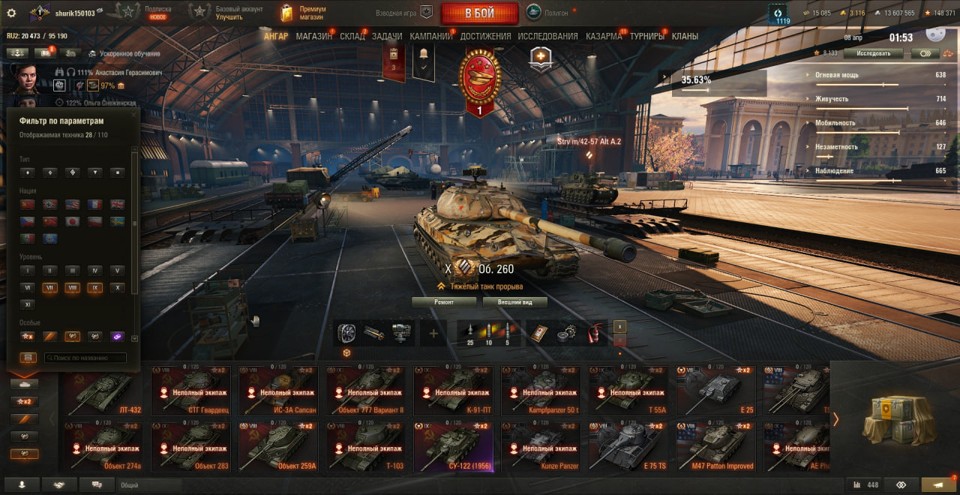Screen dimensions: 960x495
Task: Select the Полигон training option
Action: click(x=548, y=13)
